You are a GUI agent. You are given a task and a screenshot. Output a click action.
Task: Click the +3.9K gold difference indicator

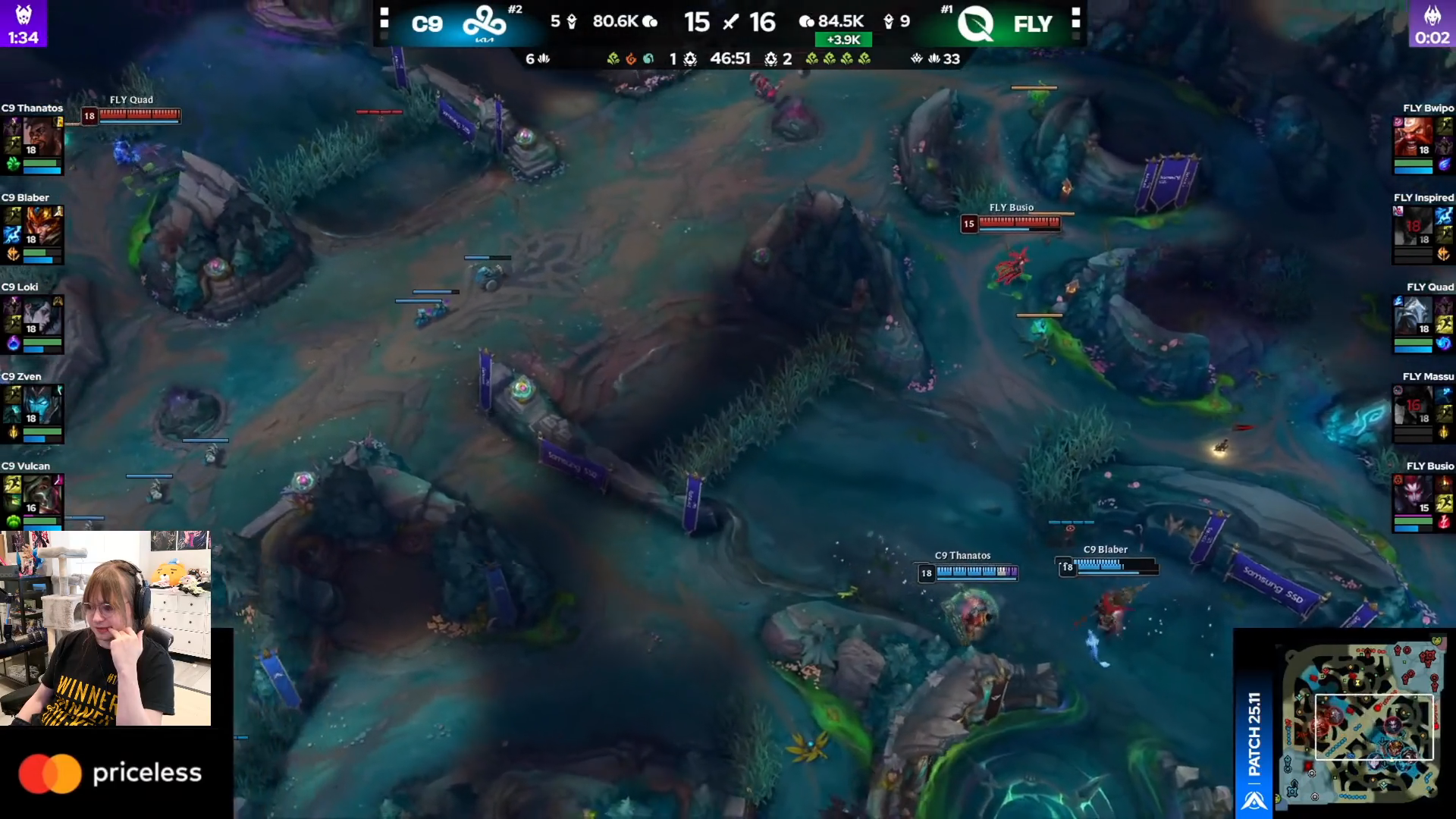point(846,39)
